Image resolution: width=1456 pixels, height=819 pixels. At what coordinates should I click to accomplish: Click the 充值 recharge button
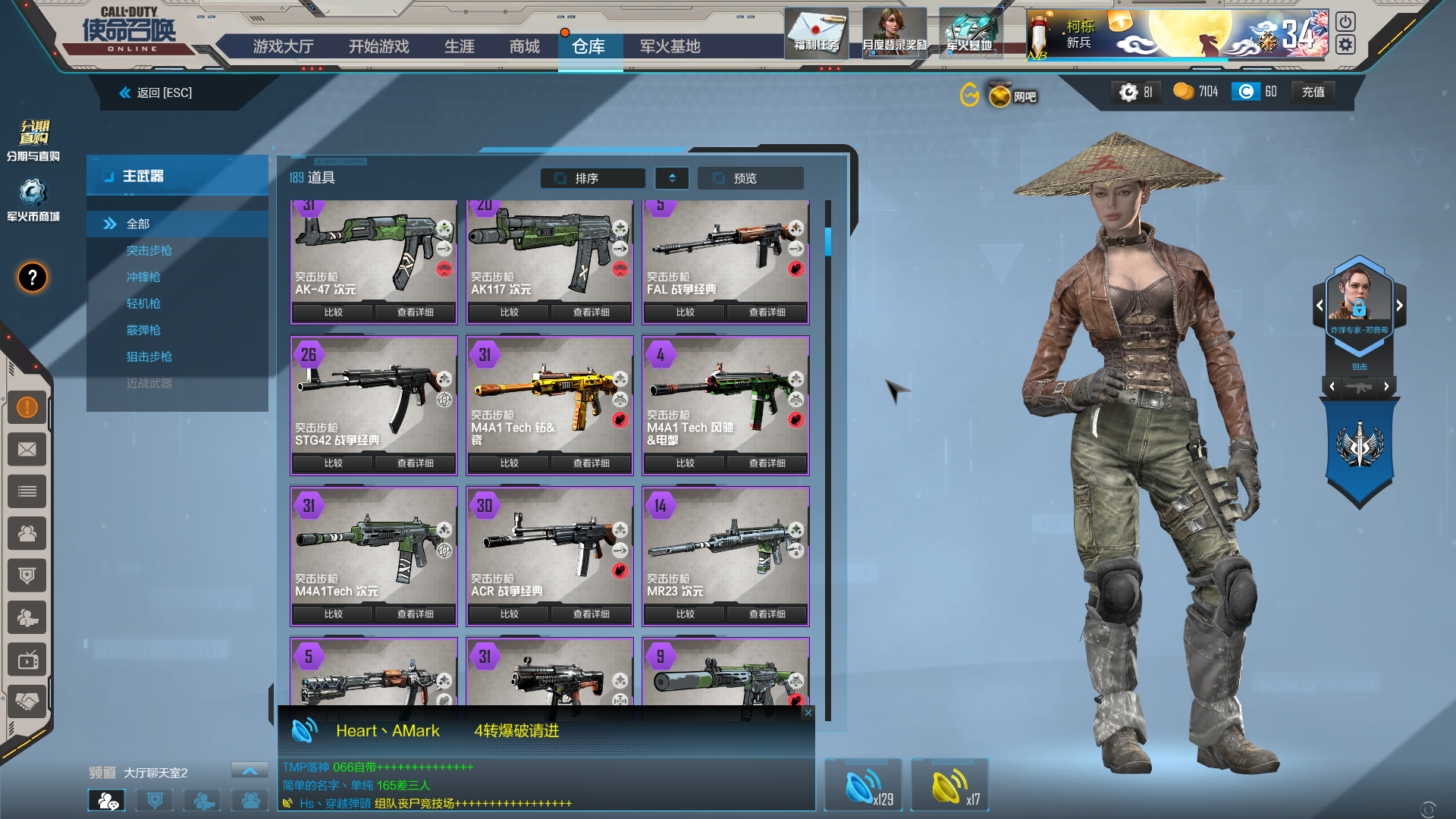tap(1313, 92)
